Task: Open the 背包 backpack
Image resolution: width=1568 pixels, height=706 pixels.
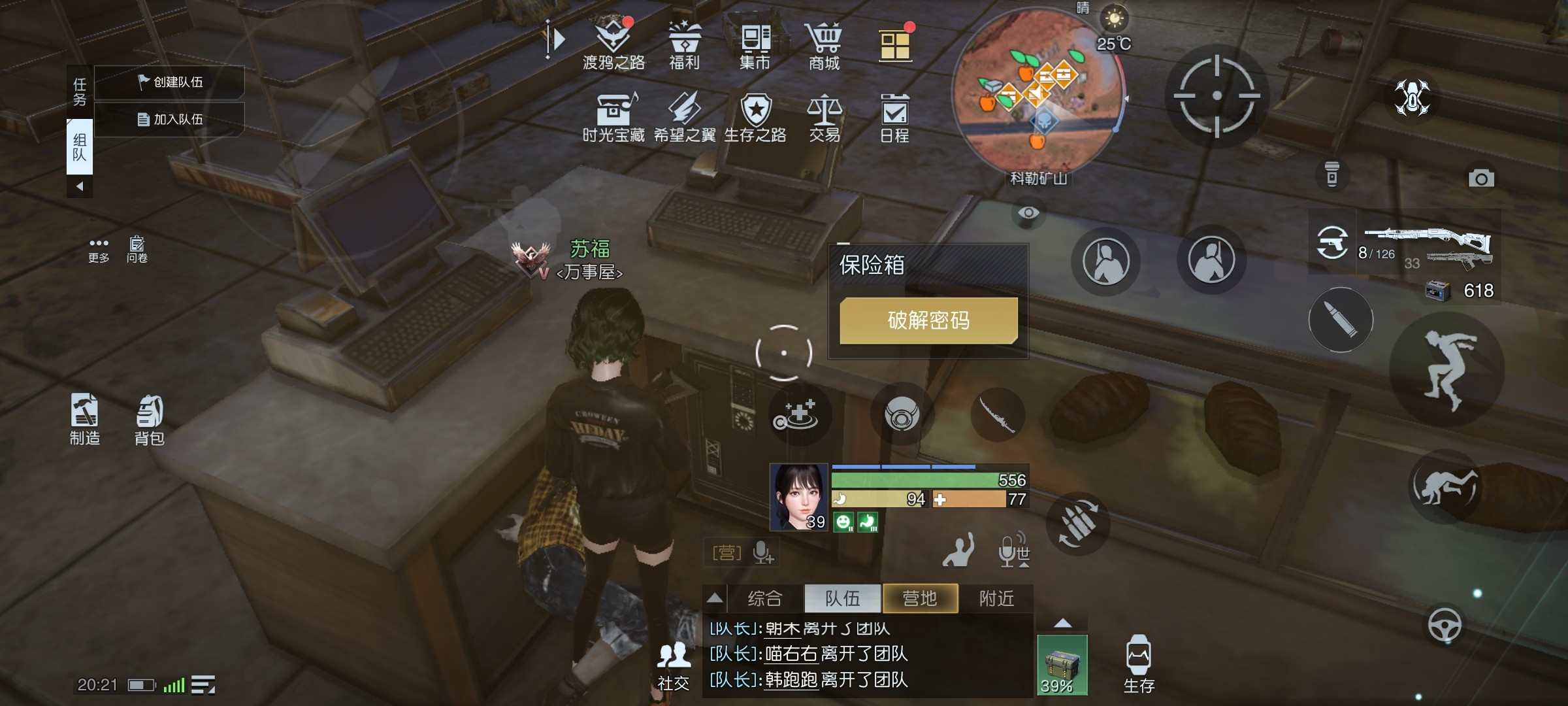Action: tap(150, 420)
